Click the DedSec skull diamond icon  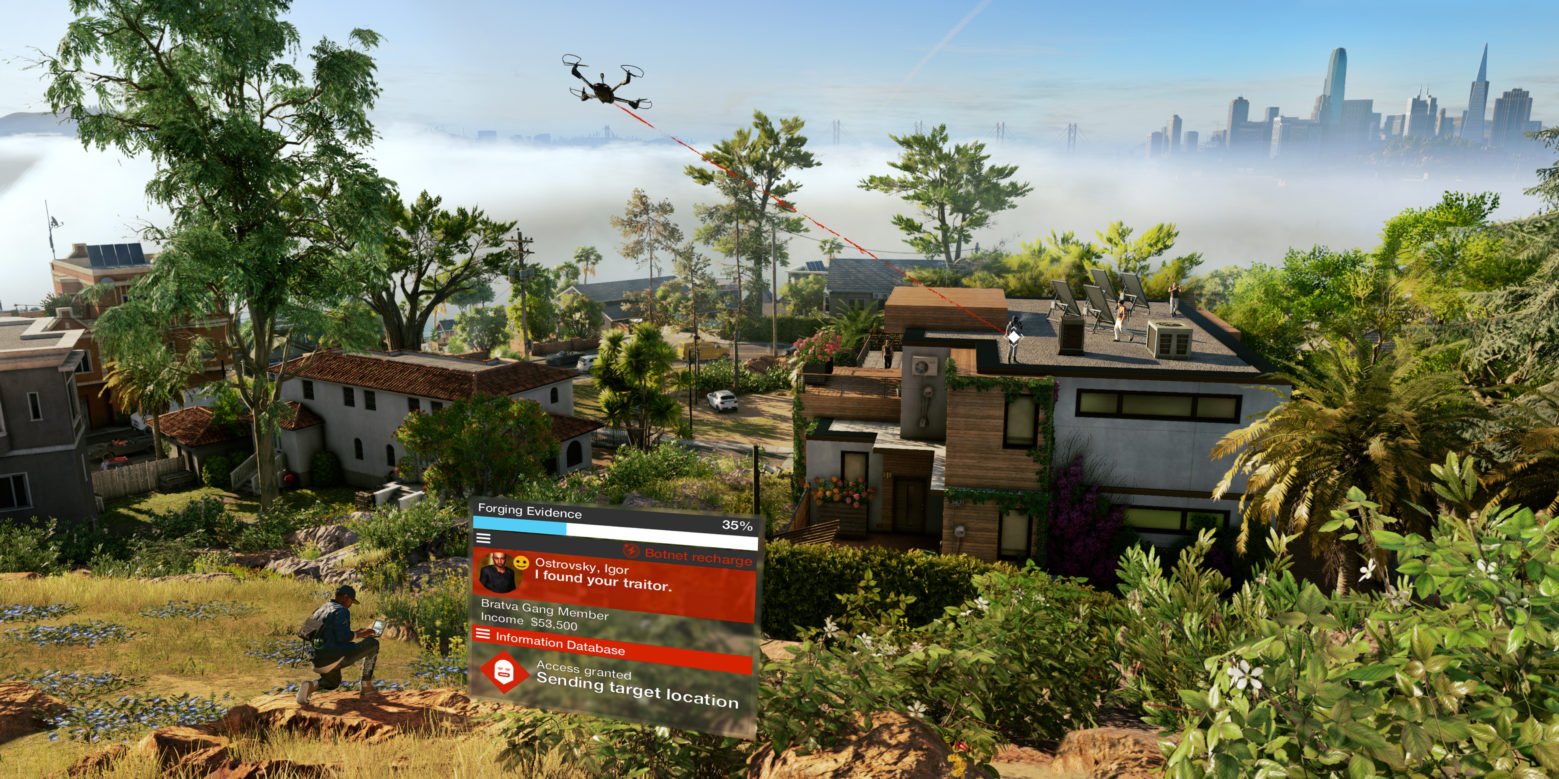click(x=505, y=672)
